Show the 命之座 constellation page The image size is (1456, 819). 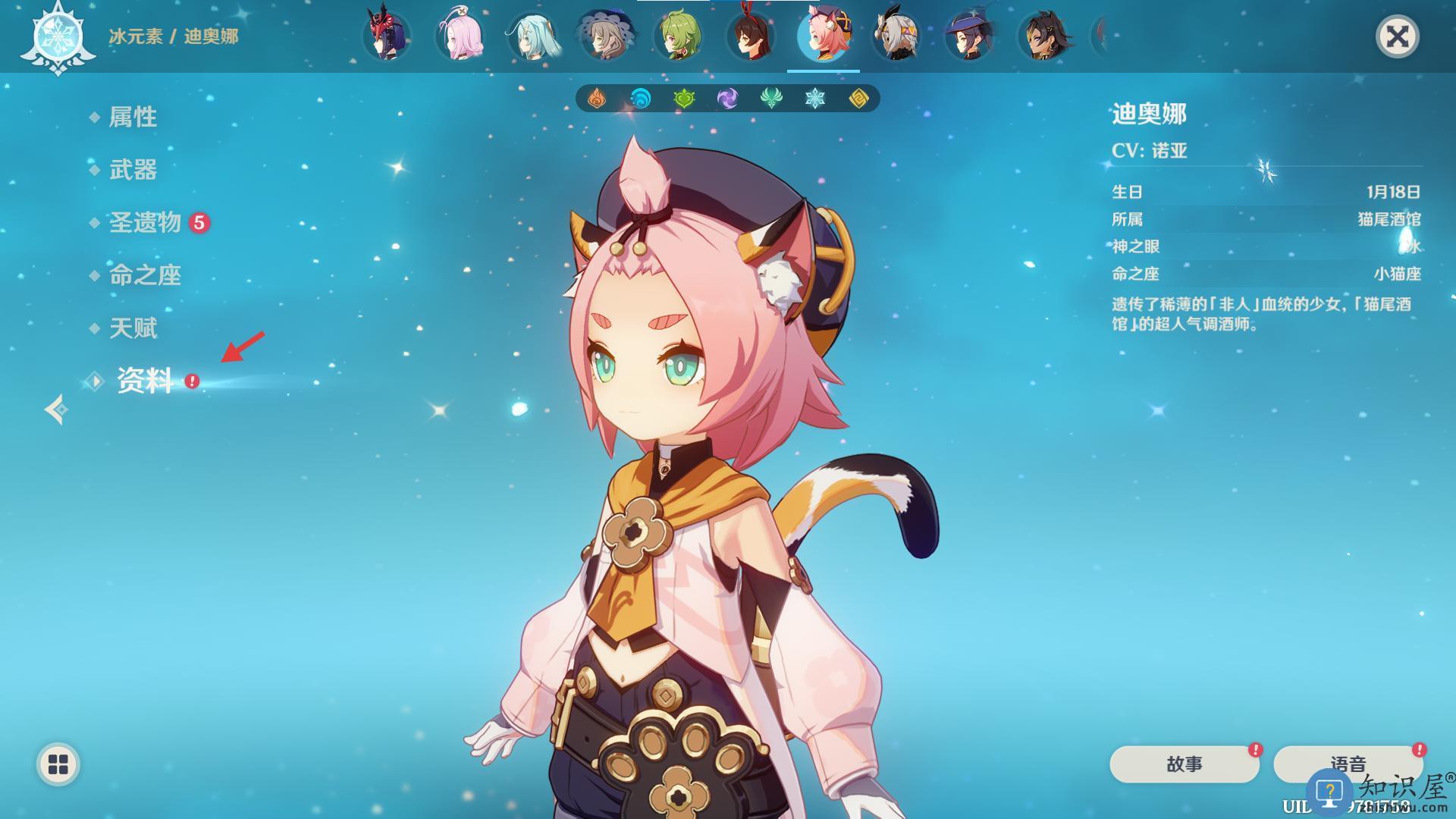145,276
